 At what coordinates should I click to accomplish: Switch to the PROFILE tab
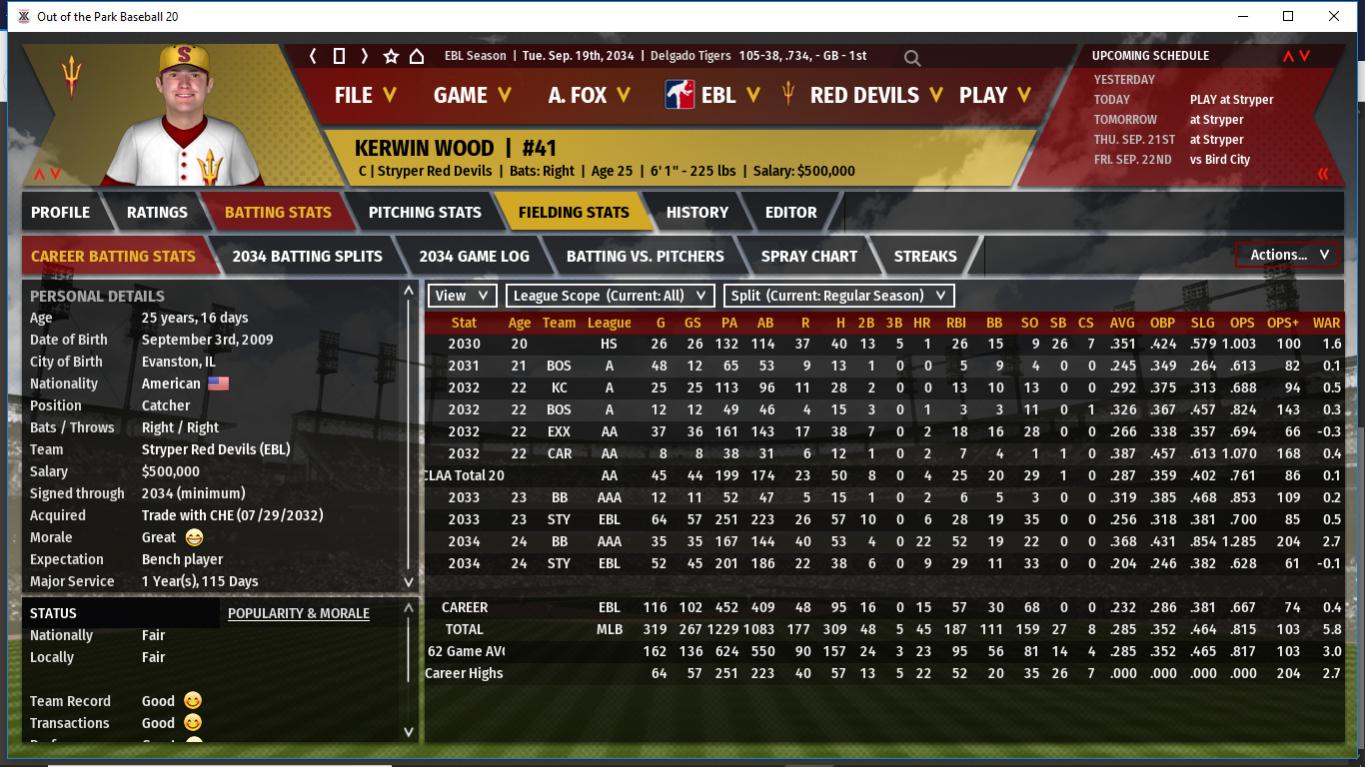click(60, 212)
